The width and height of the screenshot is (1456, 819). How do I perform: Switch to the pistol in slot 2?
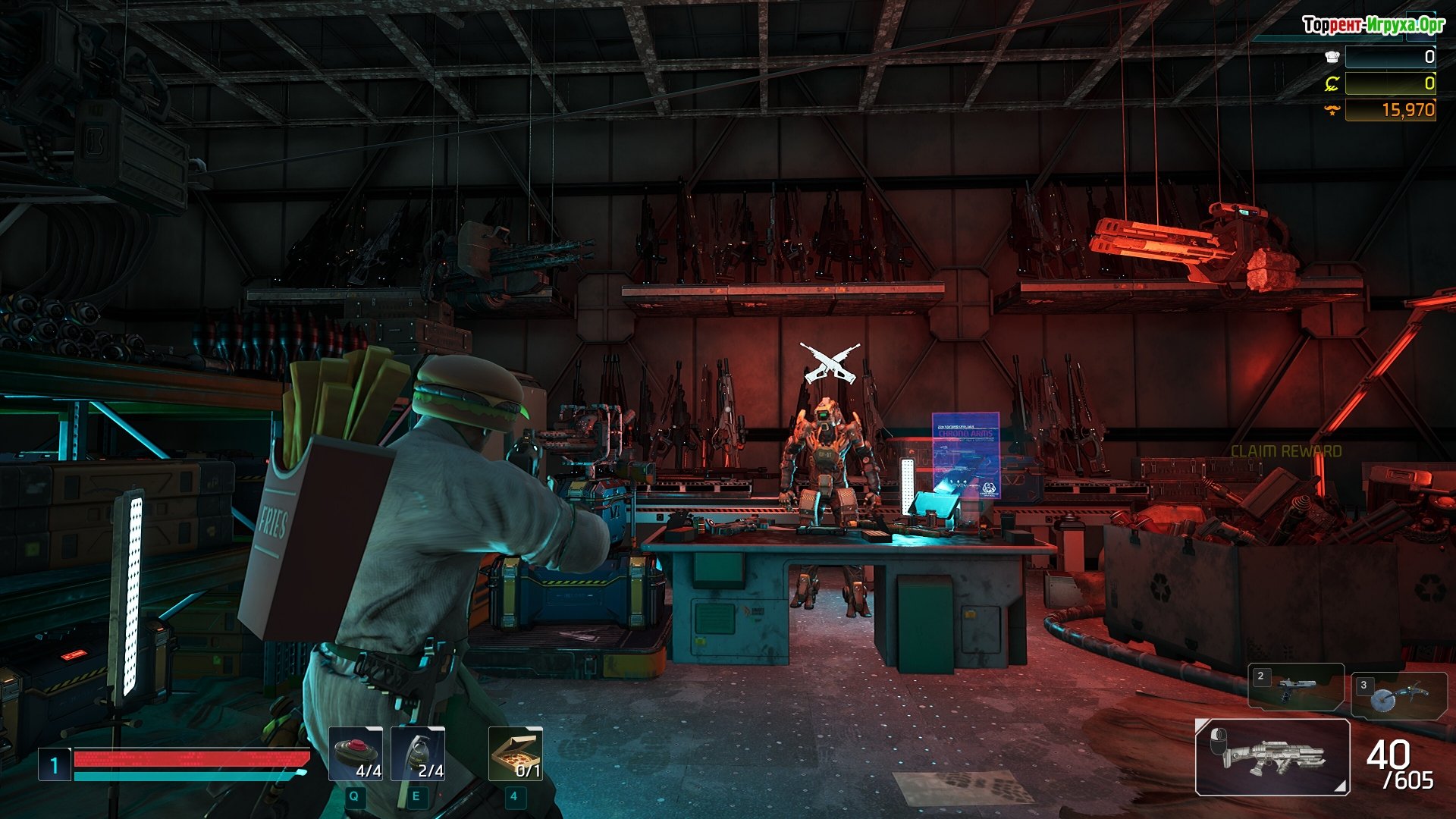click(x=1296, y=687)
